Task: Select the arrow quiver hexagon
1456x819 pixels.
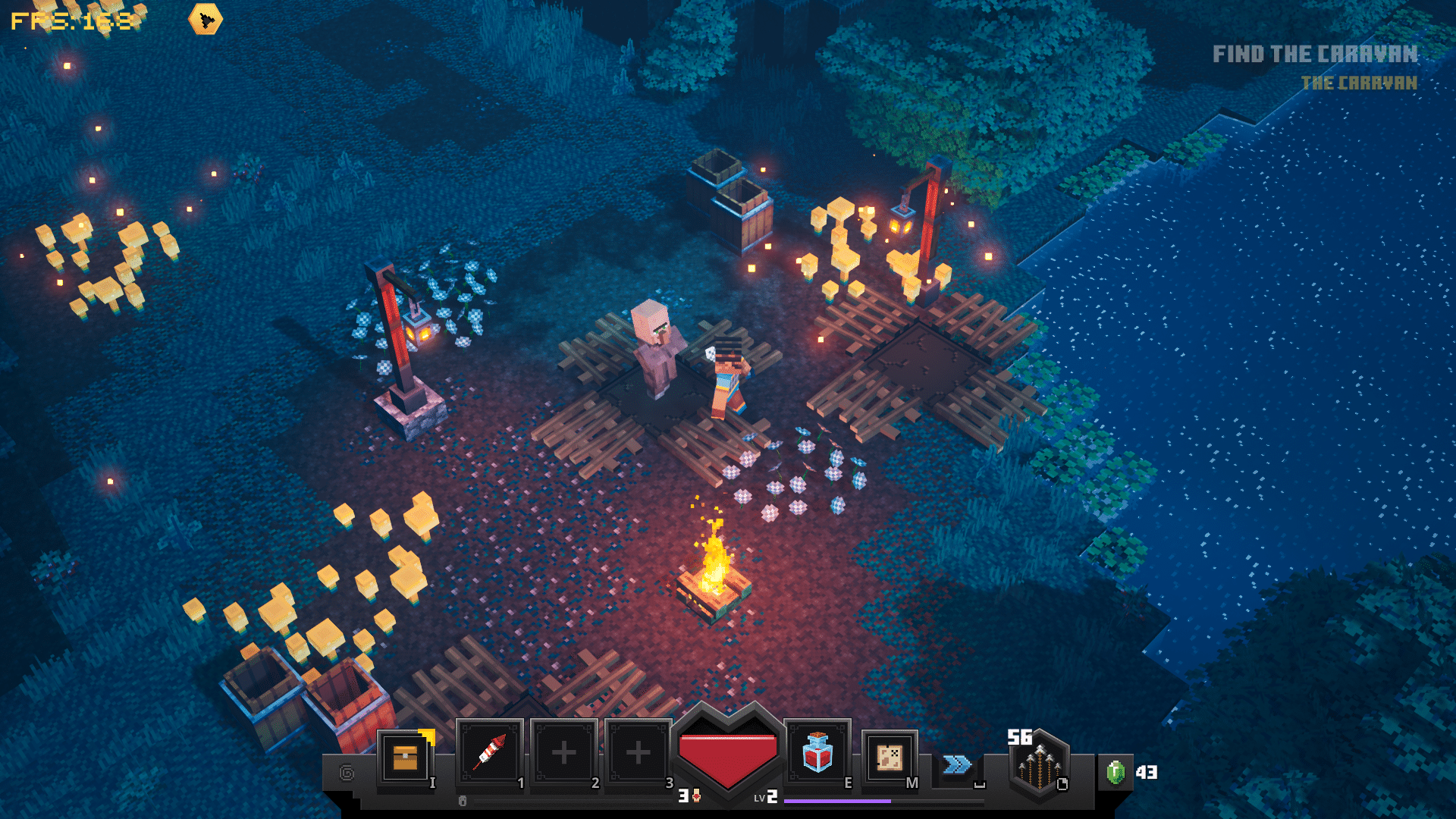Action: pos(1039,766)
